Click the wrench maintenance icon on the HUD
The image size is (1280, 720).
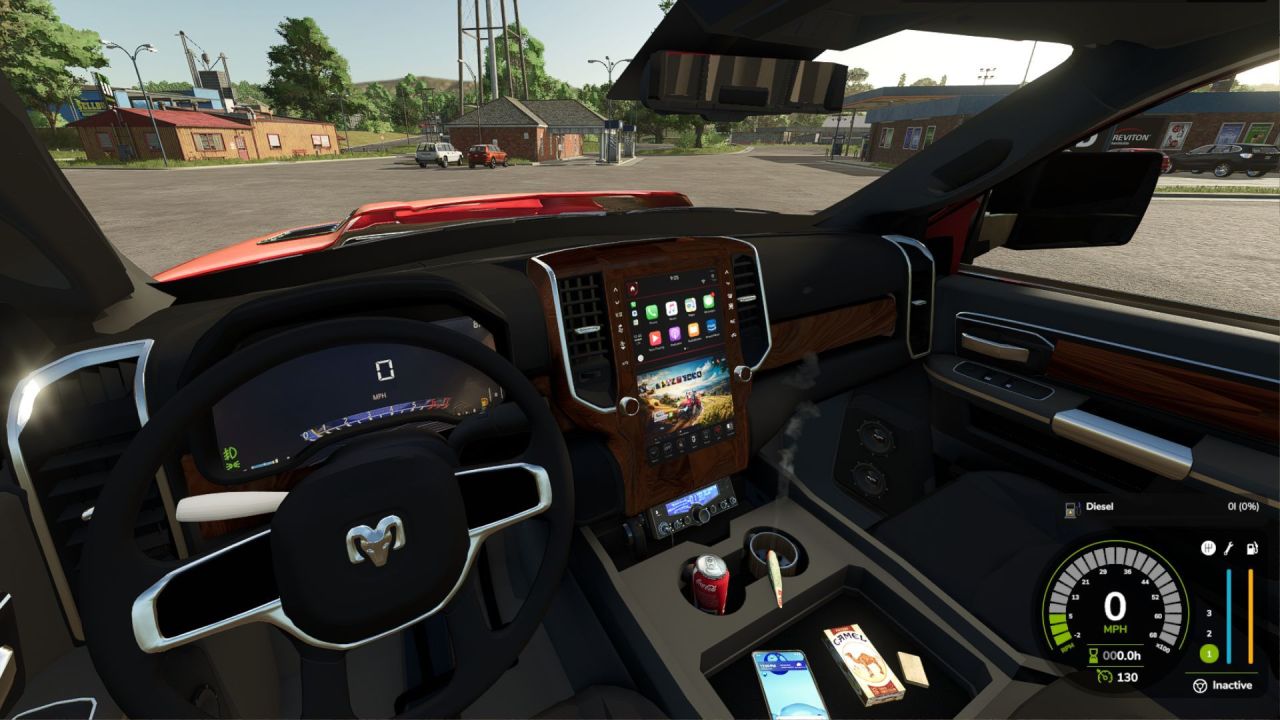click(x=1229, y=549)
